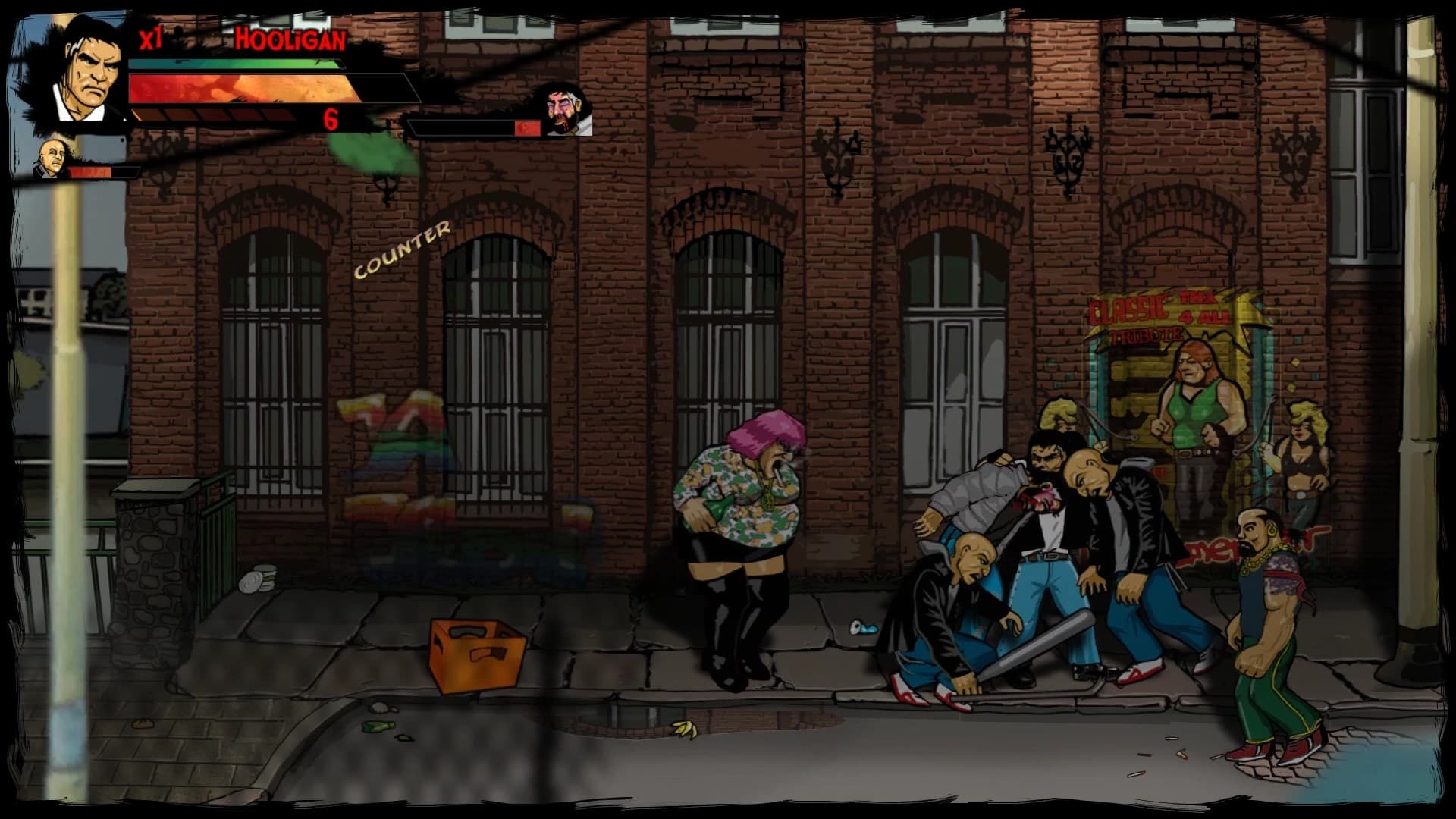Click the red number 6 combo counter

coord(329,120)
